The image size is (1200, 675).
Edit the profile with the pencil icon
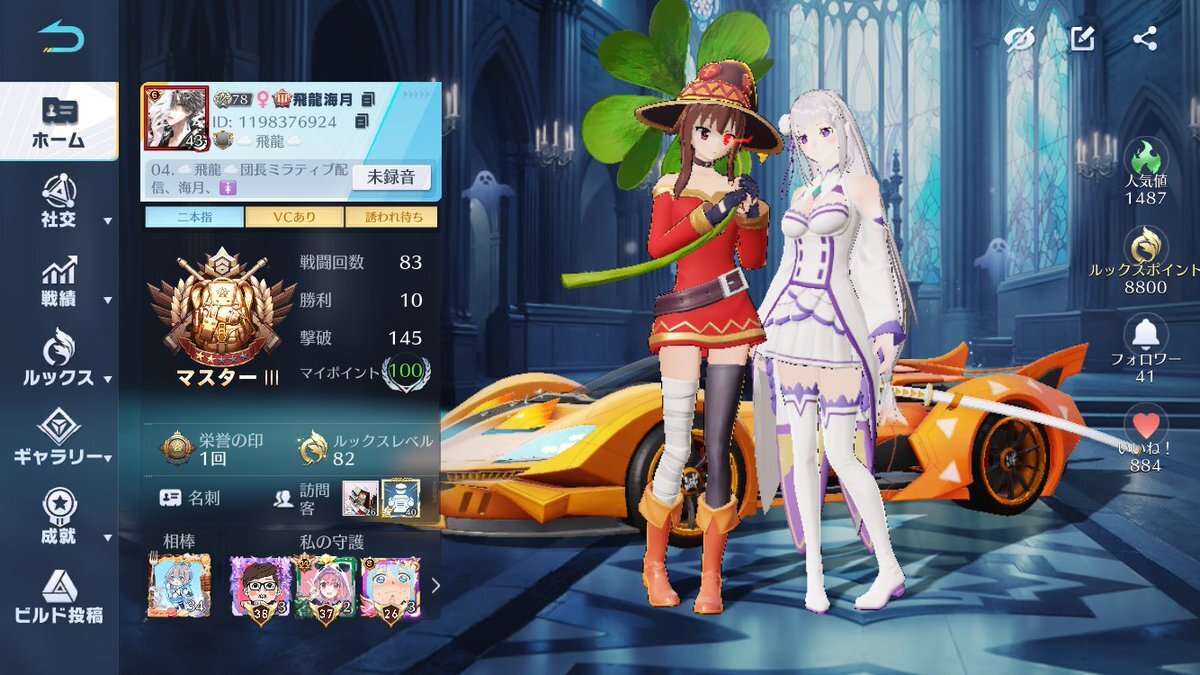pos(1082,39)
